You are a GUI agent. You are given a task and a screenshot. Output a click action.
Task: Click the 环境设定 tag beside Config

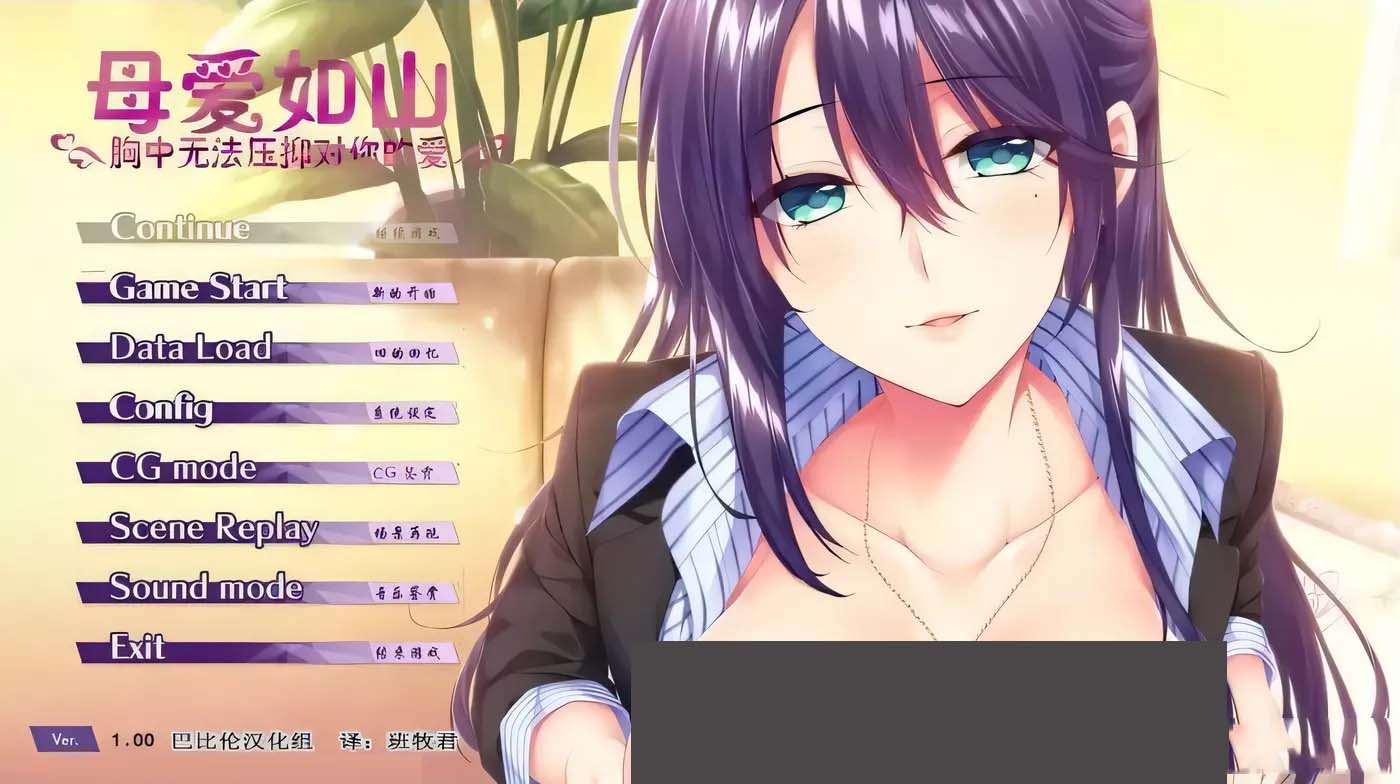click(407, 413)
